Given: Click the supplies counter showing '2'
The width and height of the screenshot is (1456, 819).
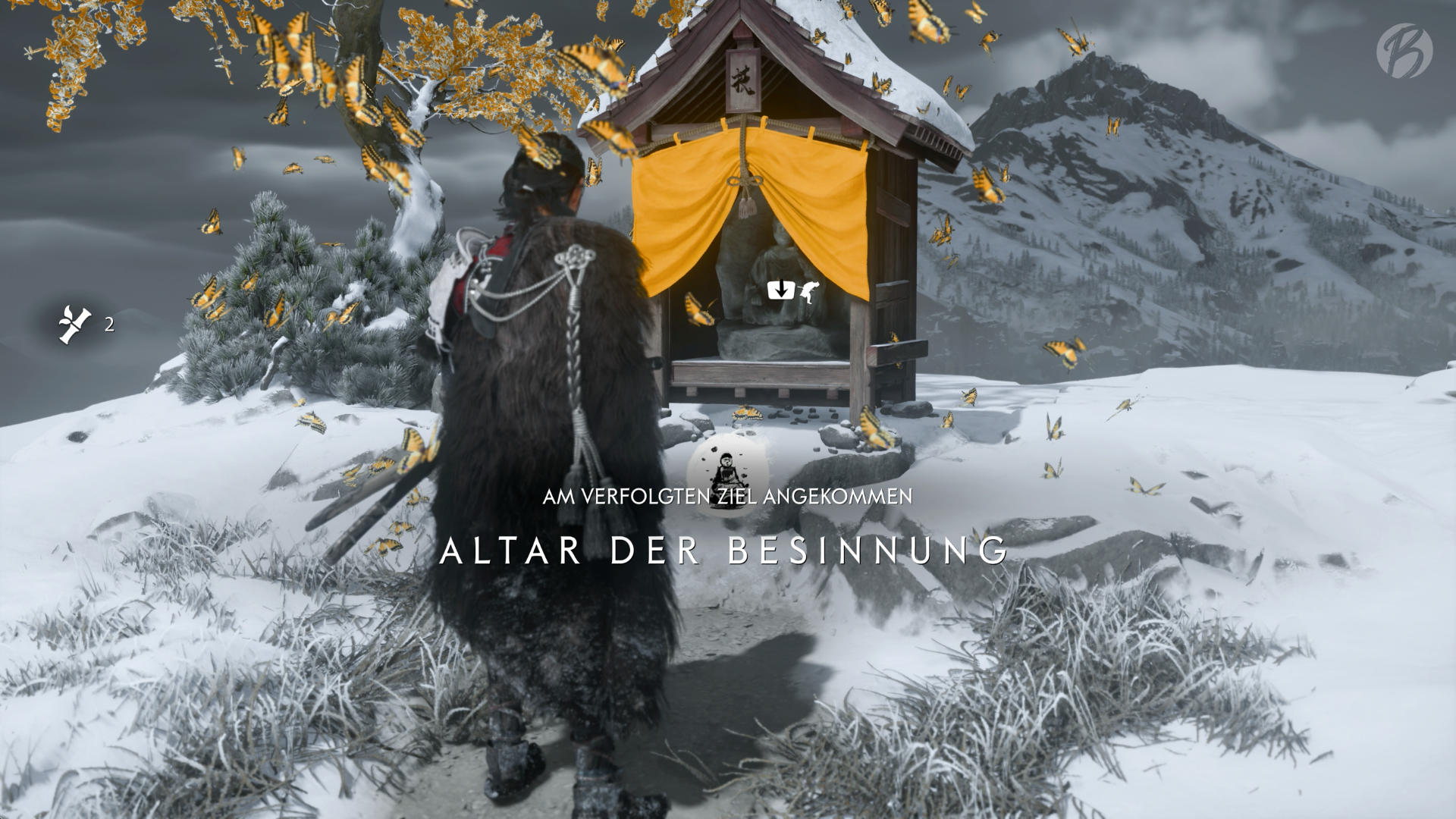Looking at the screenshot, I should click(x=108, y=325).
